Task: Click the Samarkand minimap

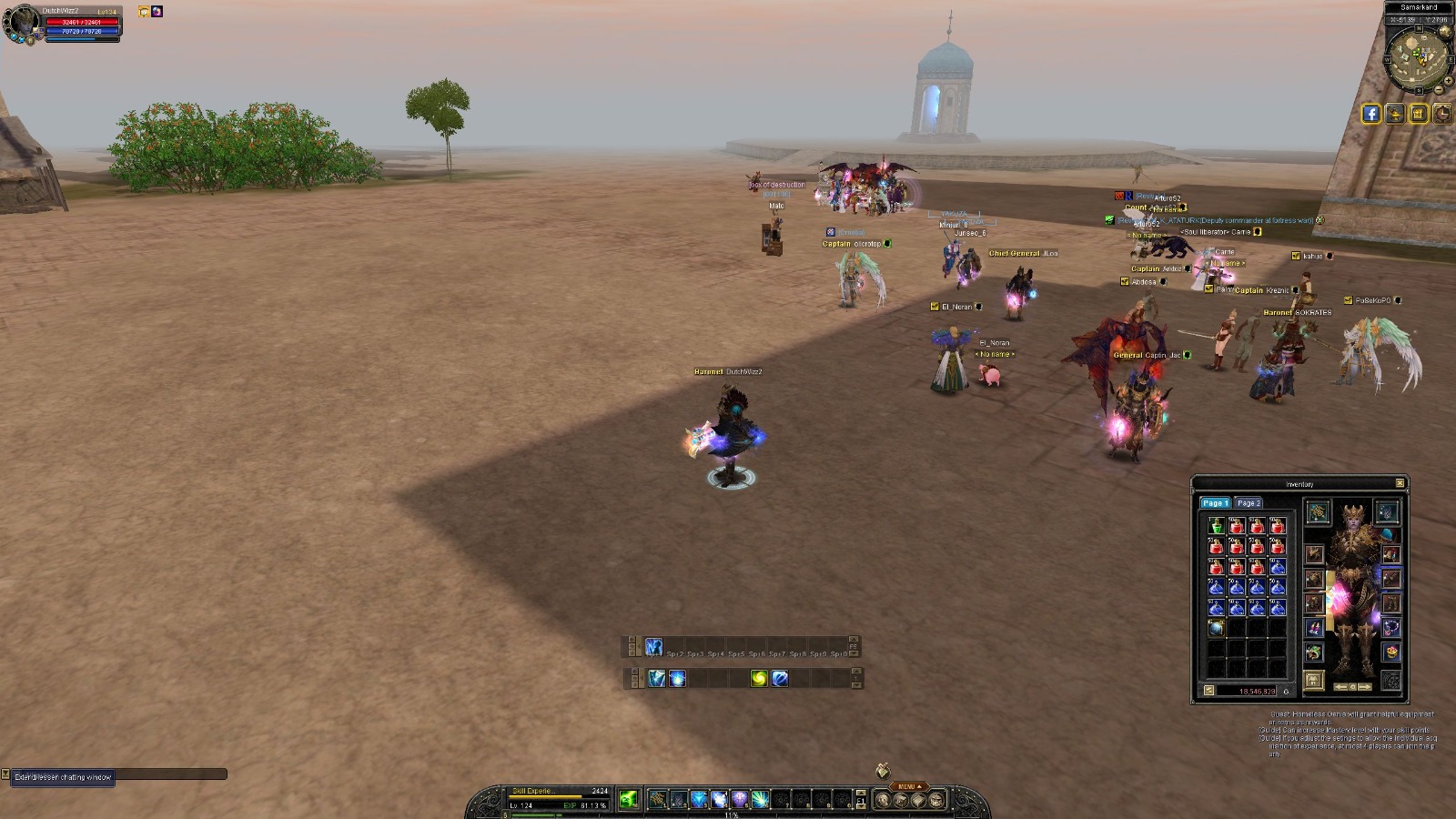Action: (x=1418, y=57)
